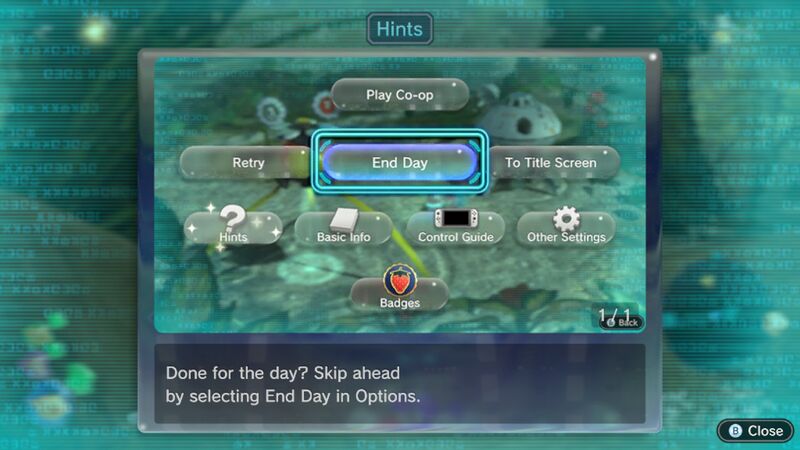This screenshot has height=450, width=800.
Task: Open Basic Info
Action: click(343, 228)
